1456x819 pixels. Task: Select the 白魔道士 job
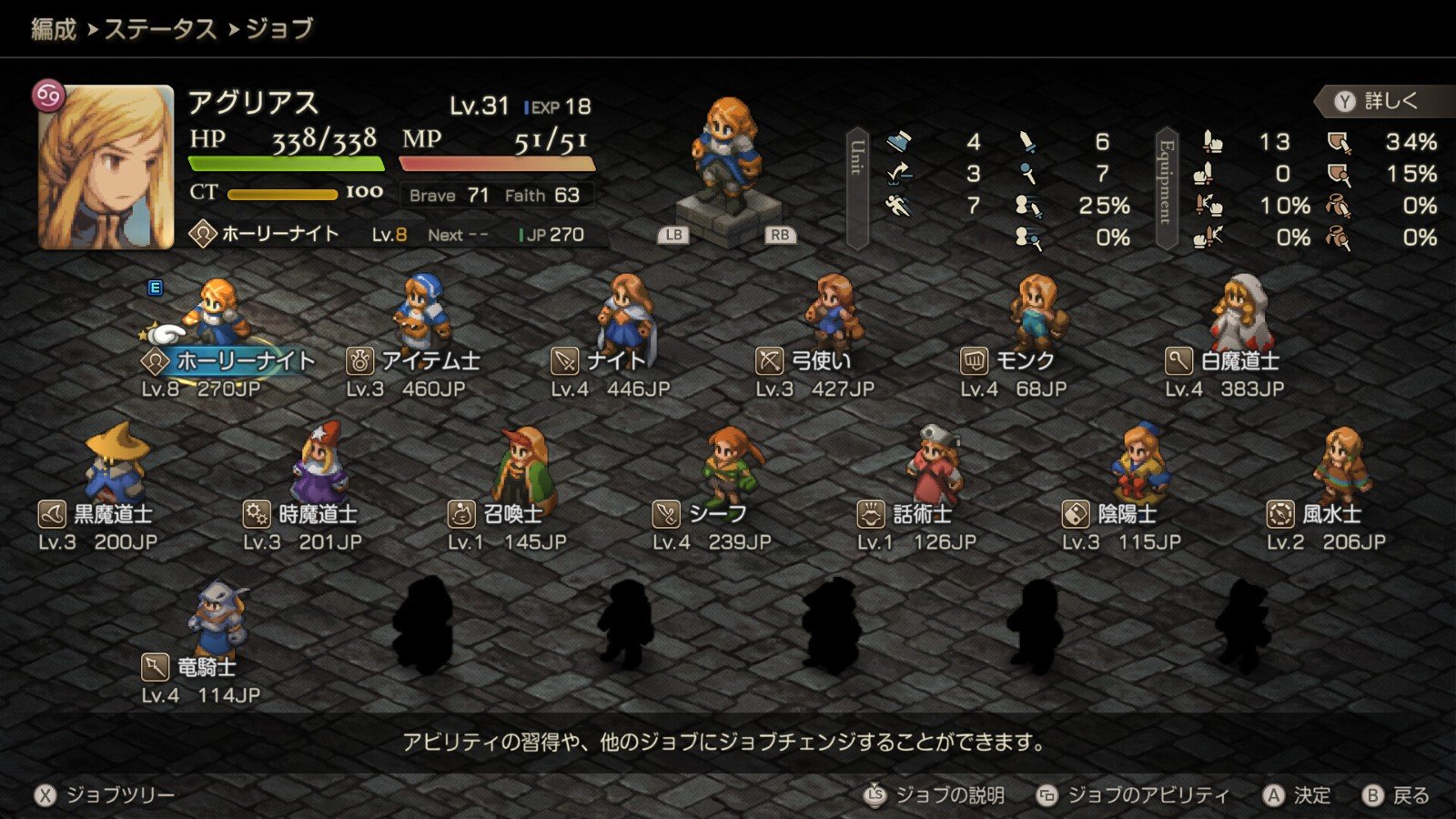pyautogui.click(x=1224, y=360)
